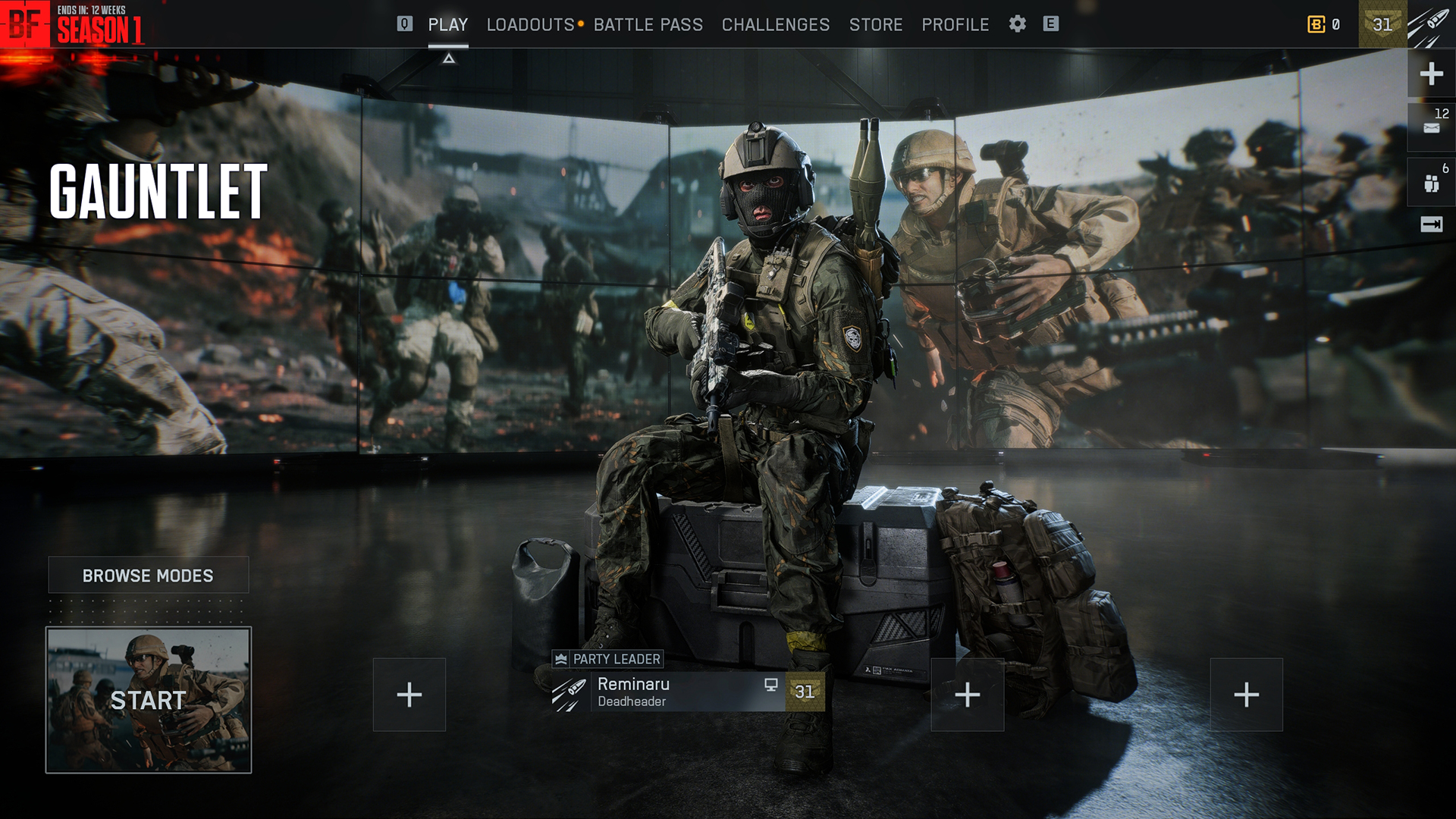This screenshot has width=1456, height=819.
Task: Open the Store tab
Action: tap(875, 24)
